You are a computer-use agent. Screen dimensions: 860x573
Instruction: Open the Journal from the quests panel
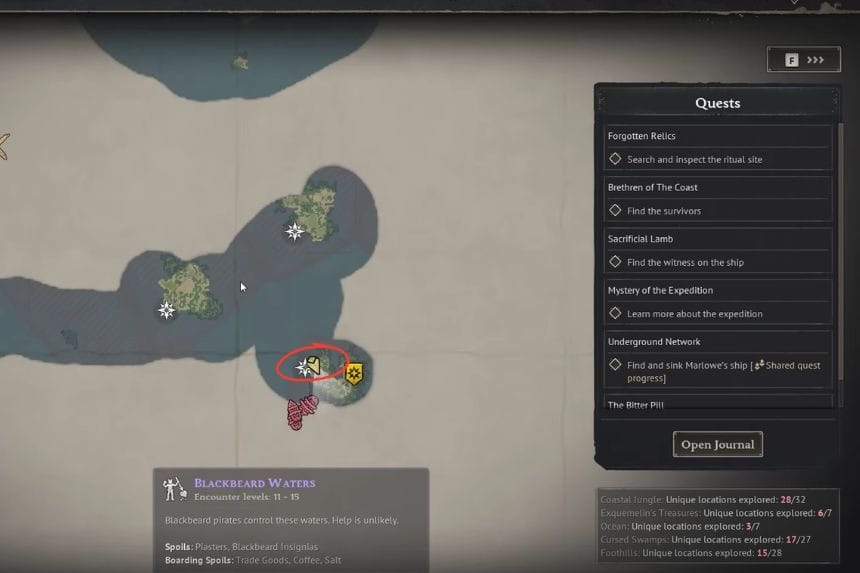coord(717,444)
